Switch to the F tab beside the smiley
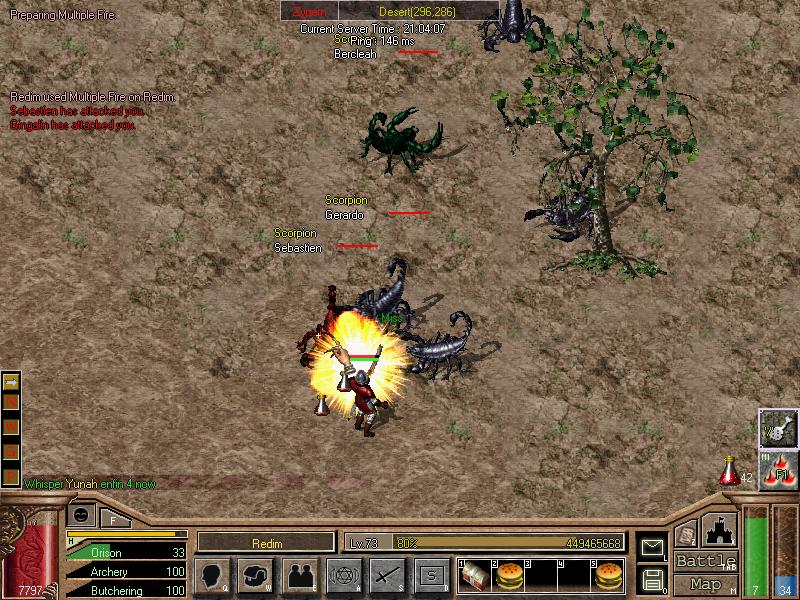Viewport: 800px width, 600px height. pos(113,519)
